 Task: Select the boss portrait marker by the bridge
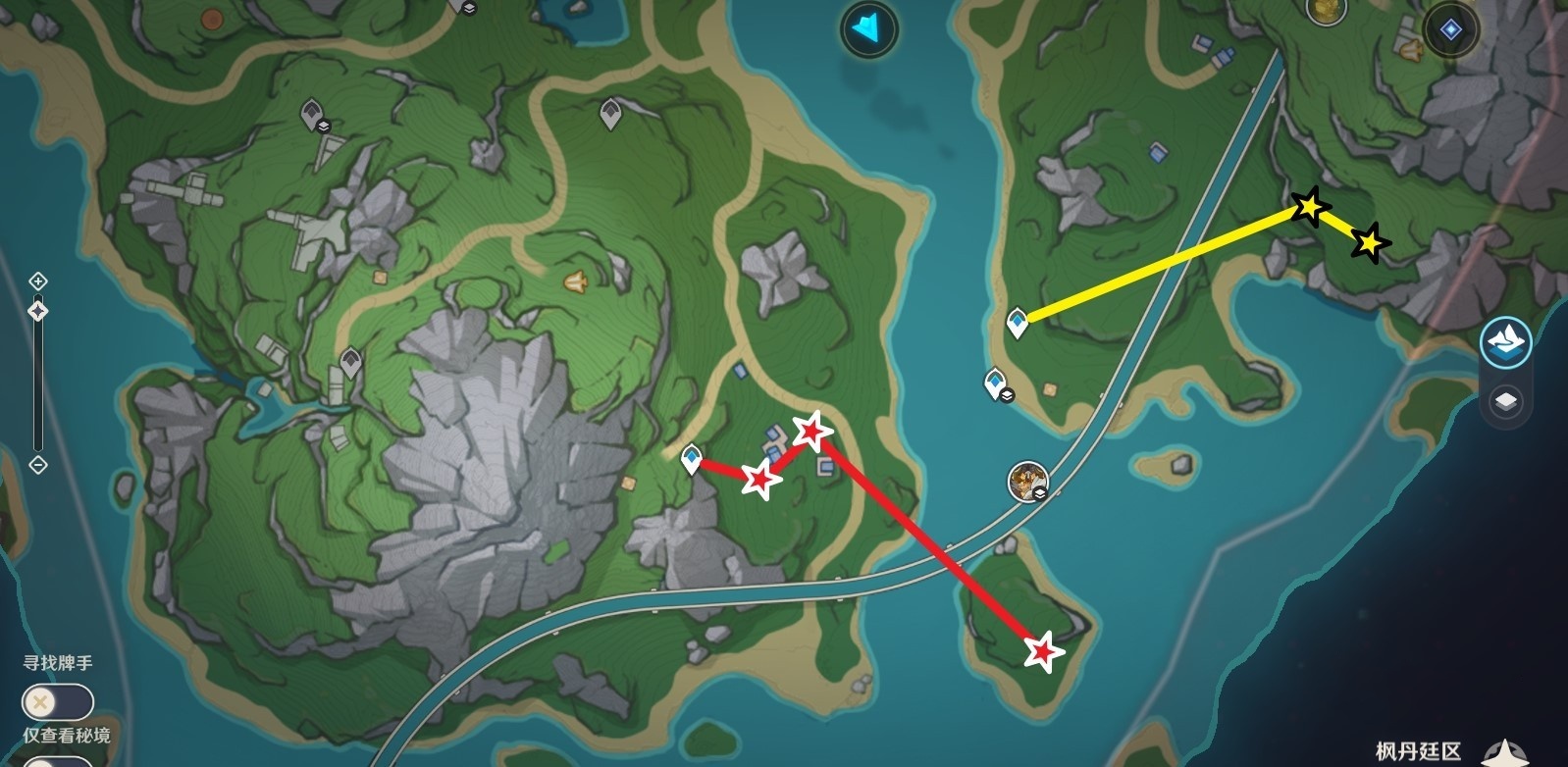[x=1027, y=481]
